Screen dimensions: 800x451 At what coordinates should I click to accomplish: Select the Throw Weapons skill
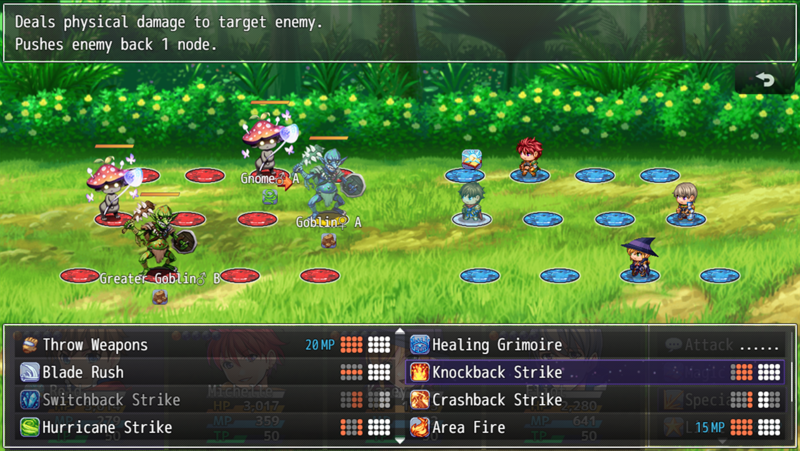[x=95, y=345]
